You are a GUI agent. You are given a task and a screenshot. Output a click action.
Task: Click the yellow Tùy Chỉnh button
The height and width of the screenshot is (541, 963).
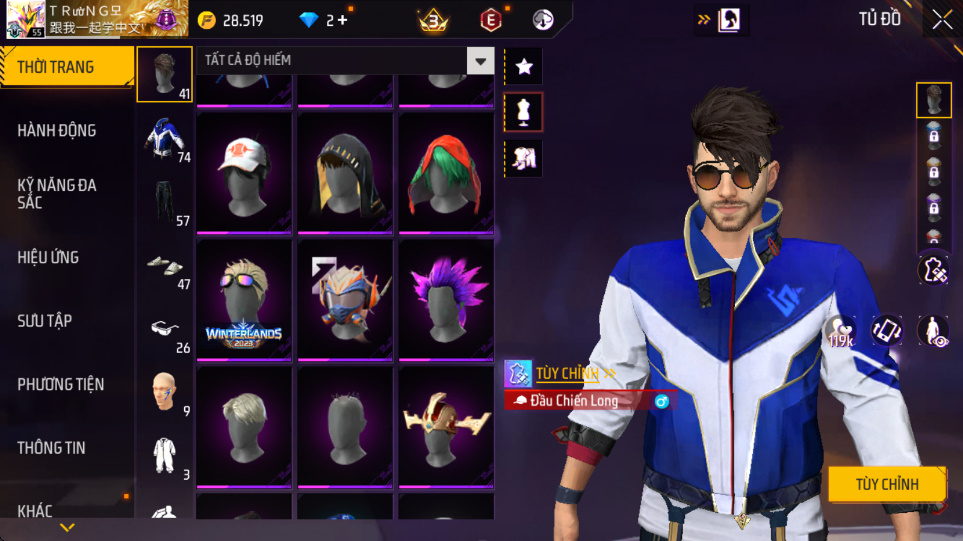[886, 484]
